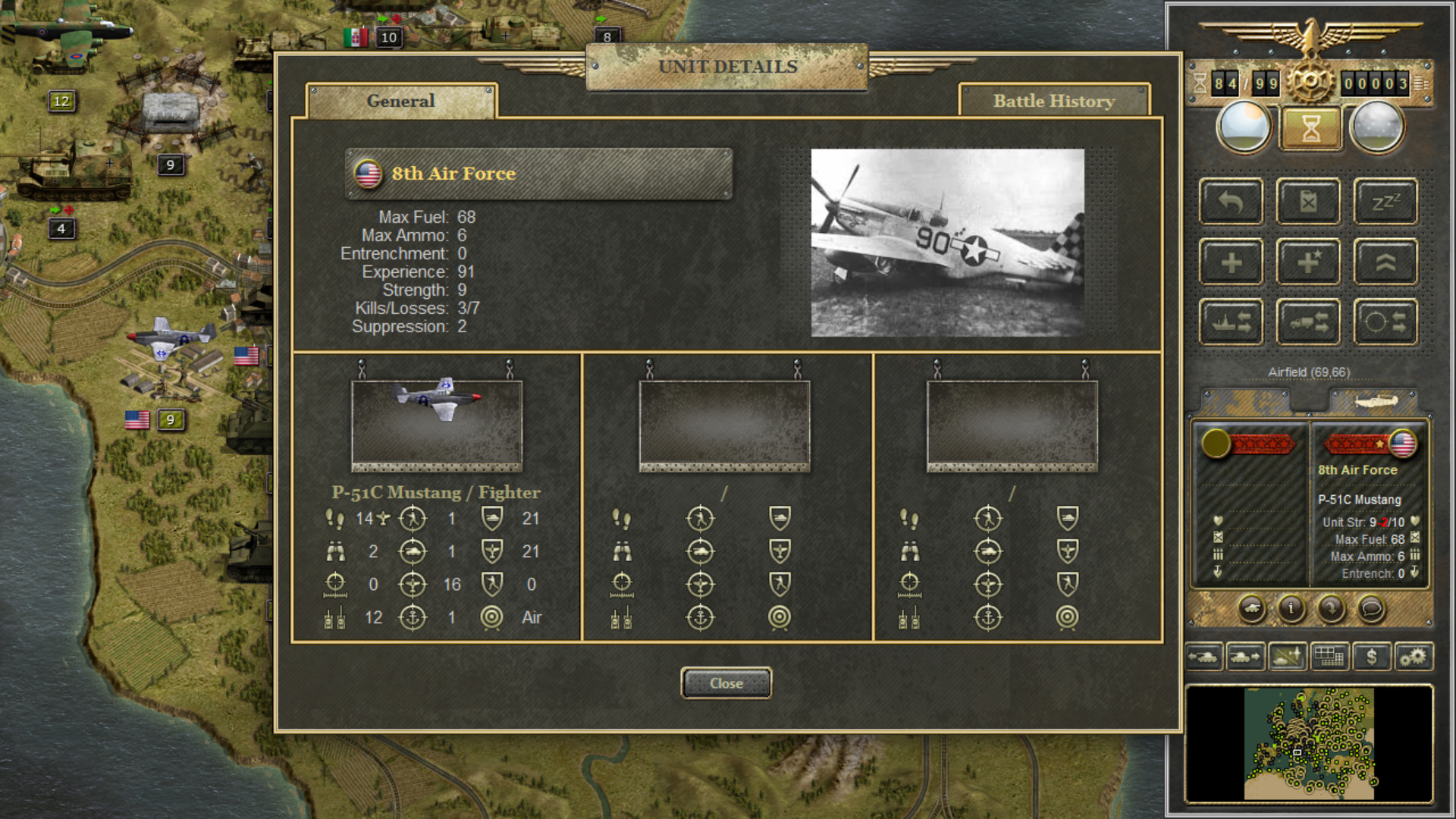Close the Unit Details window

pyautogui.click(x=726, y=683)
